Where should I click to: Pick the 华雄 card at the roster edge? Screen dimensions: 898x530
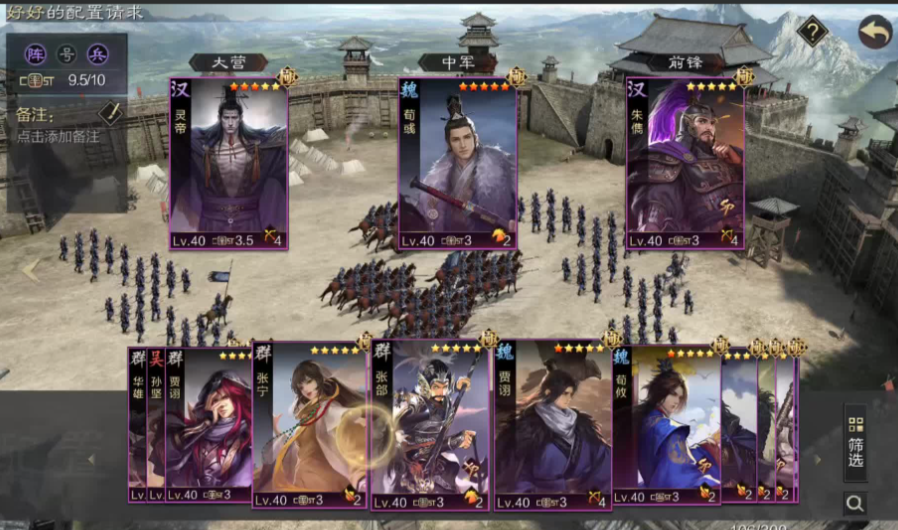click(137, 425)
